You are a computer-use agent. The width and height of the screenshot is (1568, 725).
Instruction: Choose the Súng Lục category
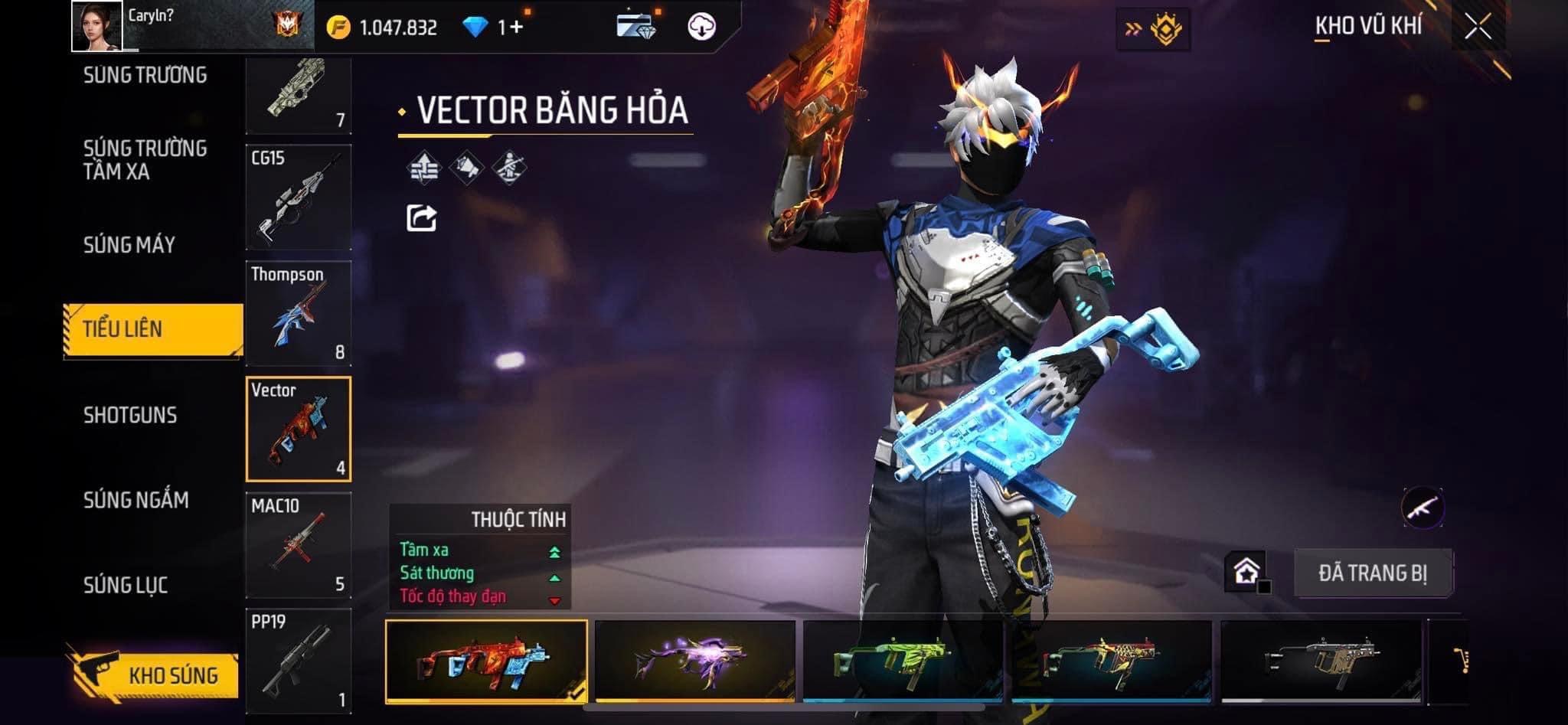(126, 585)
